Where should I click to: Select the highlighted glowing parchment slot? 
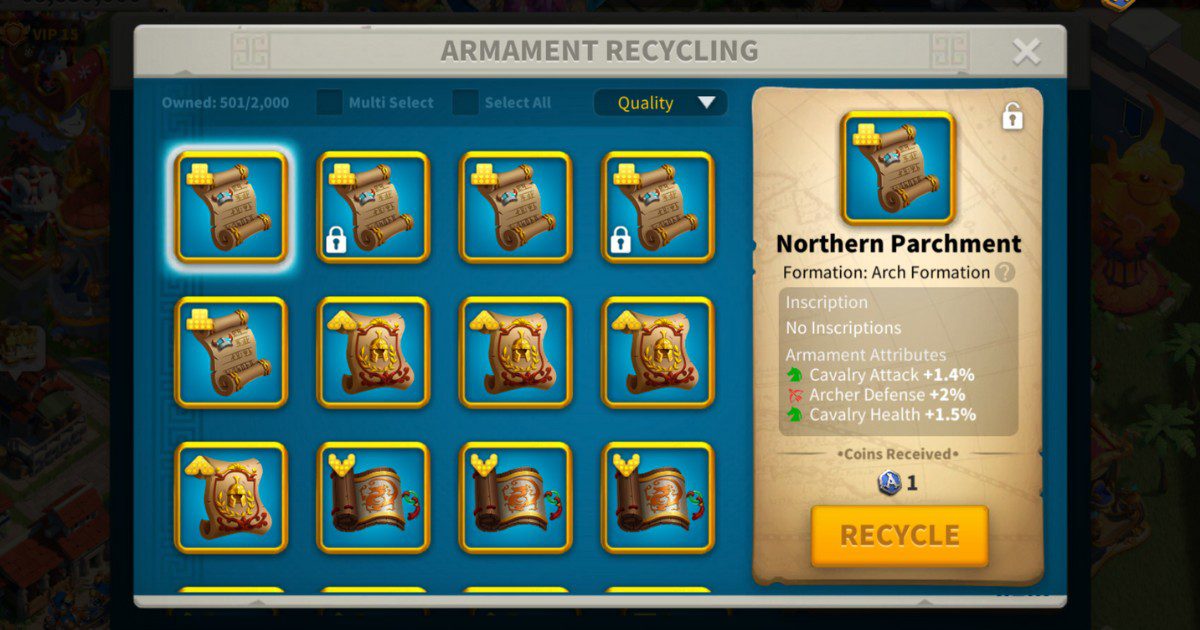[x=231, y=208]
